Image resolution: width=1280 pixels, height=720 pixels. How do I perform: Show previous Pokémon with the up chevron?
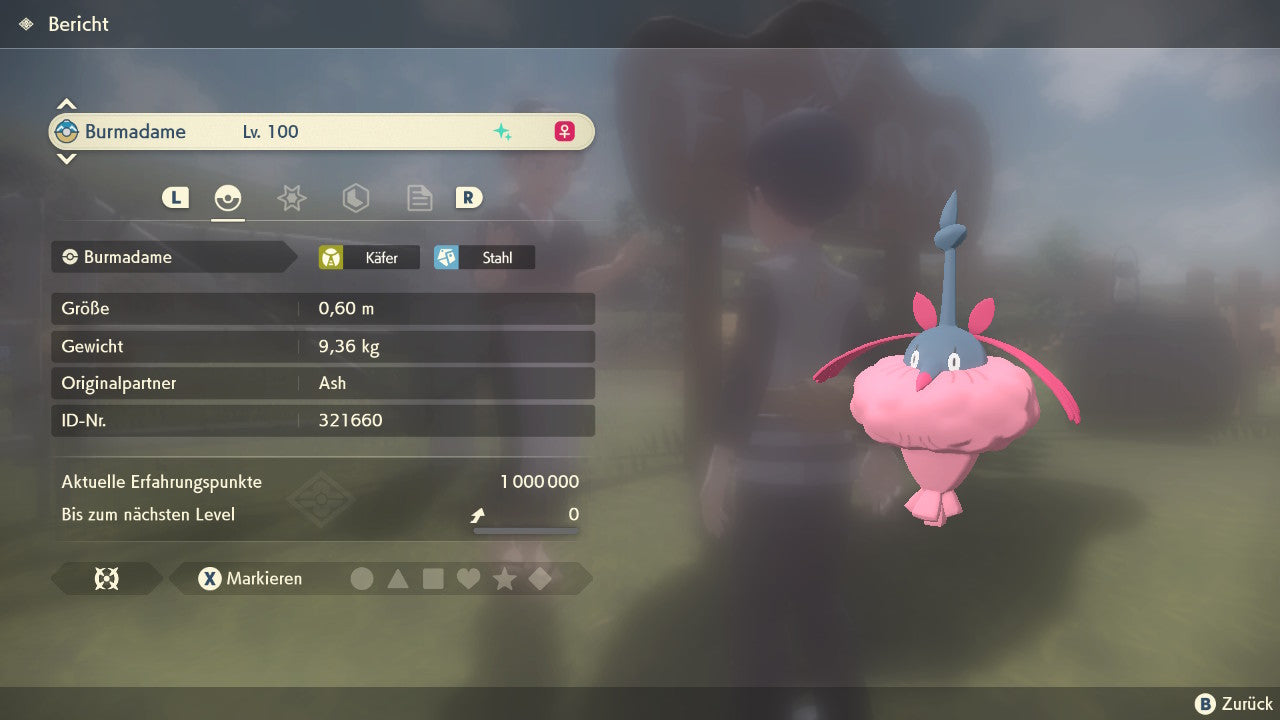66,104
